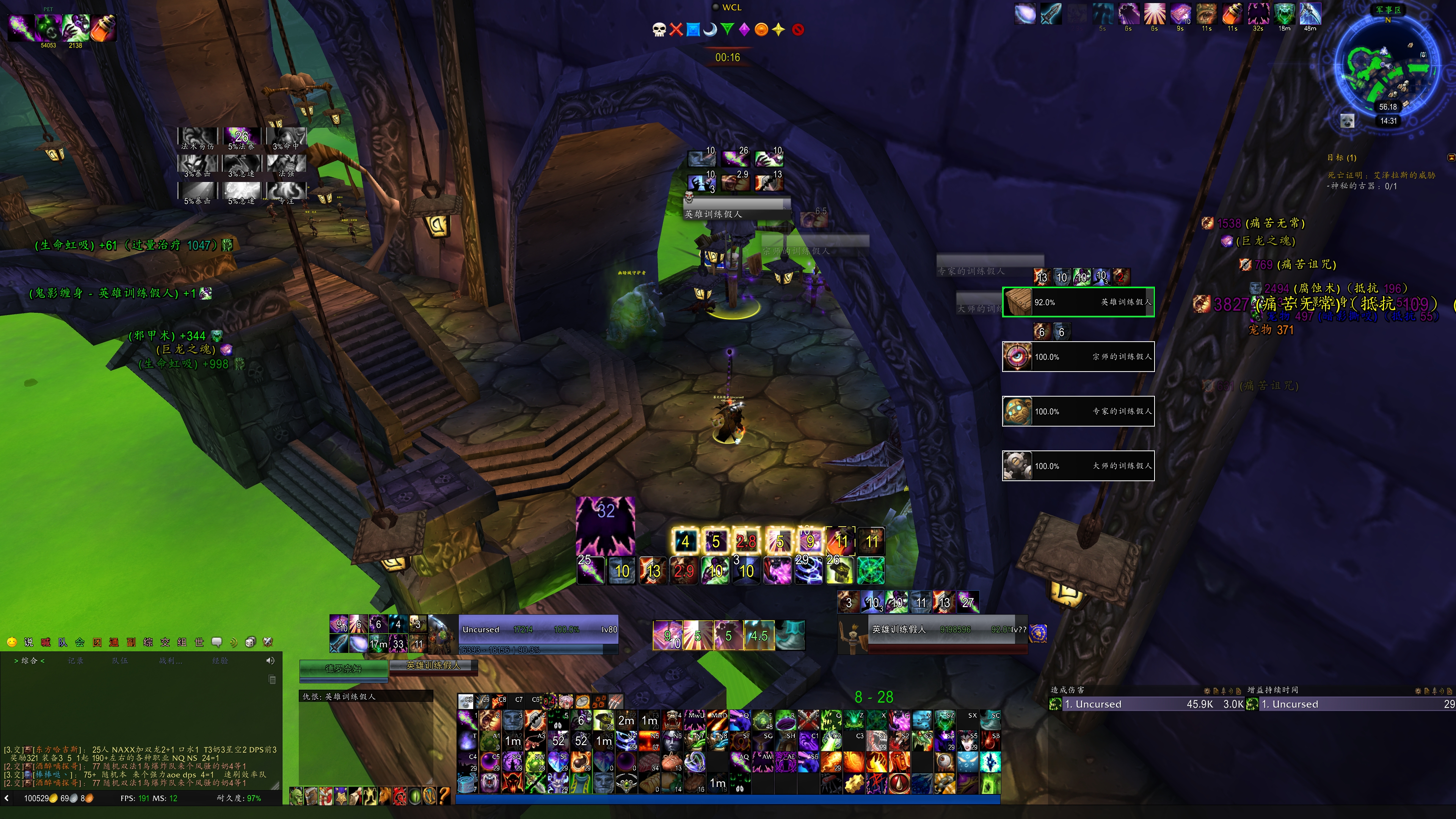Toggle the chat speaker sound icon
Viewport: 1456px width, 819px height.
point(270,660)
